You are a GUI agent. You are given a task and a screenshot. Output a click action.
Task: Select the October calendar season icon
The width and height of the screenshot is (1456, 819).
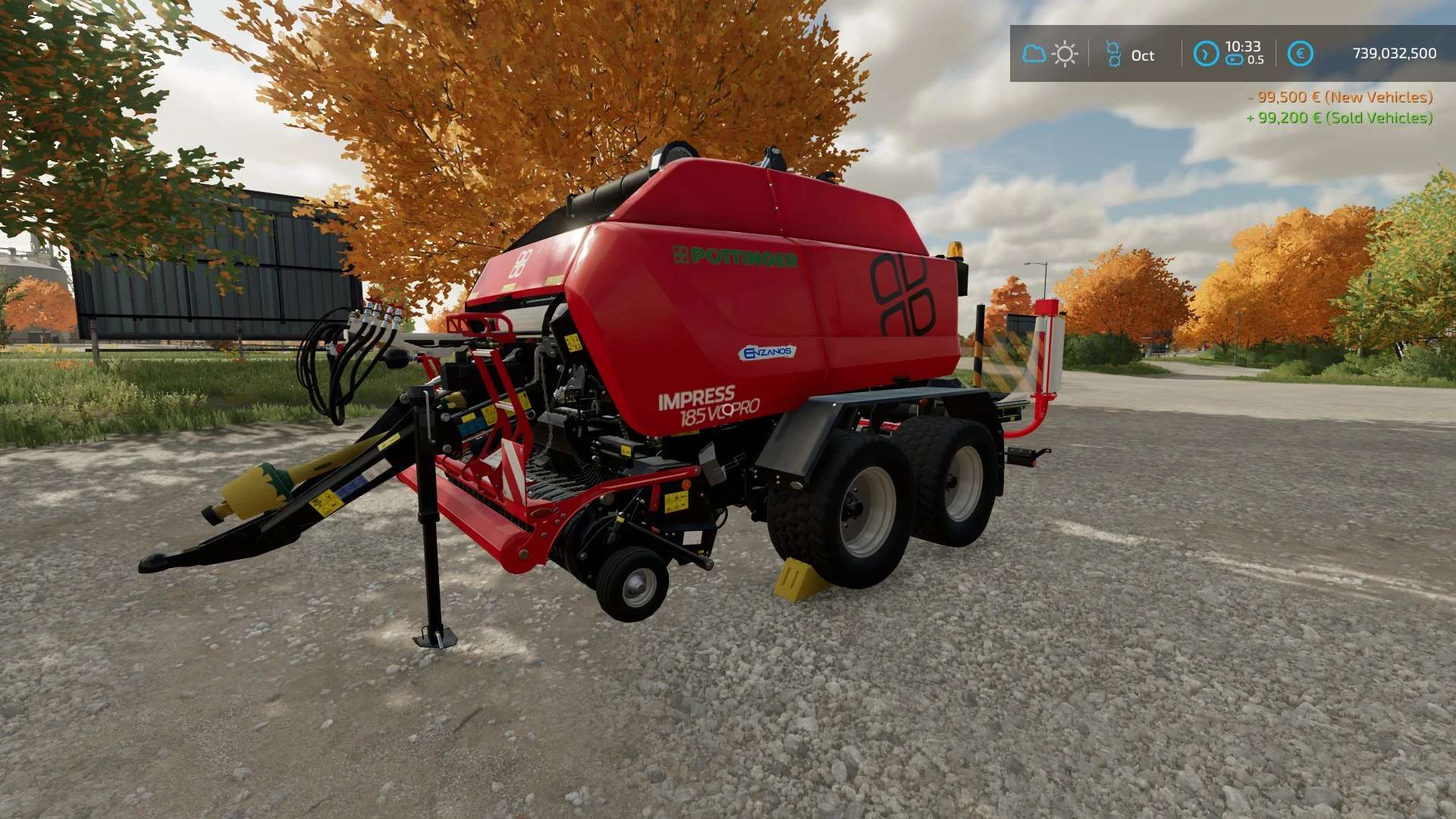[x=1113, y=54]
